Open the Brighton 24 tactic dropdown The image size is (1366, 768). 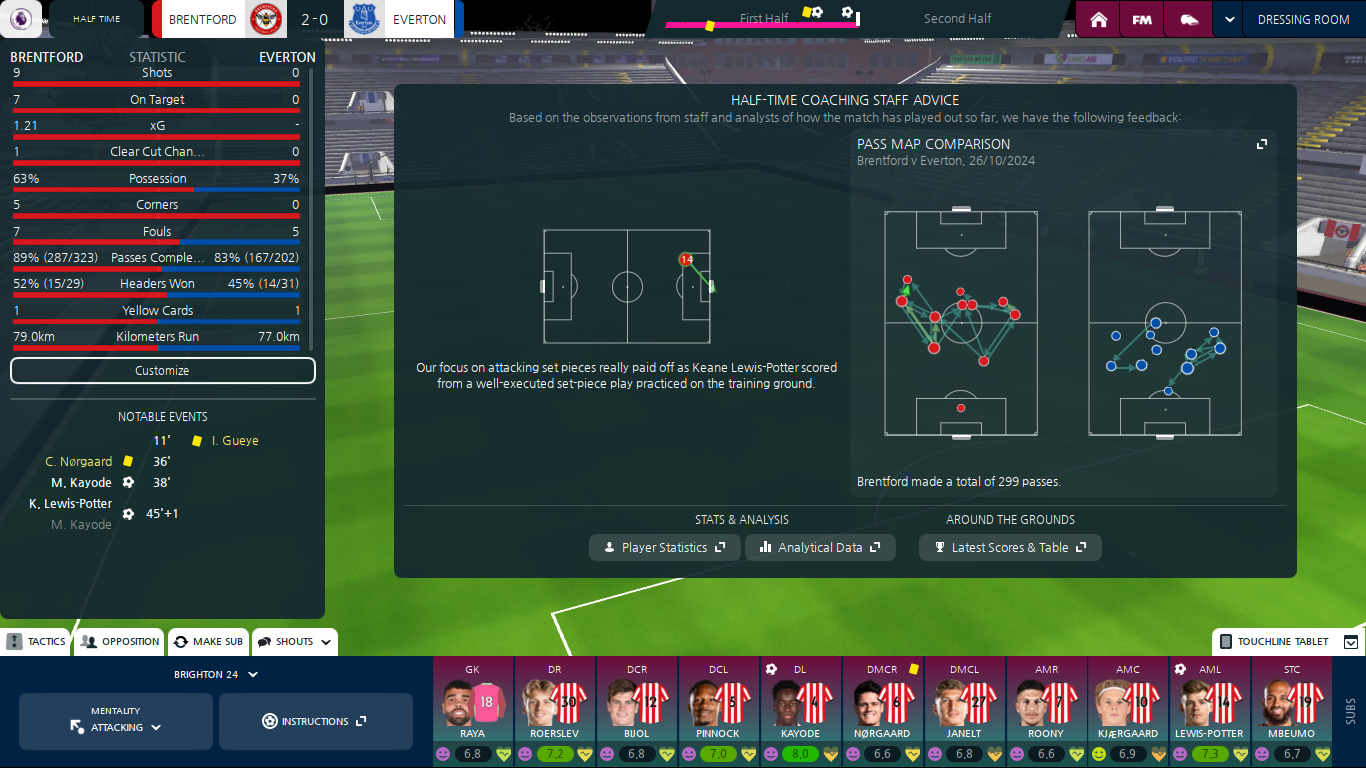pyautogui.click(x=216, y=675)
